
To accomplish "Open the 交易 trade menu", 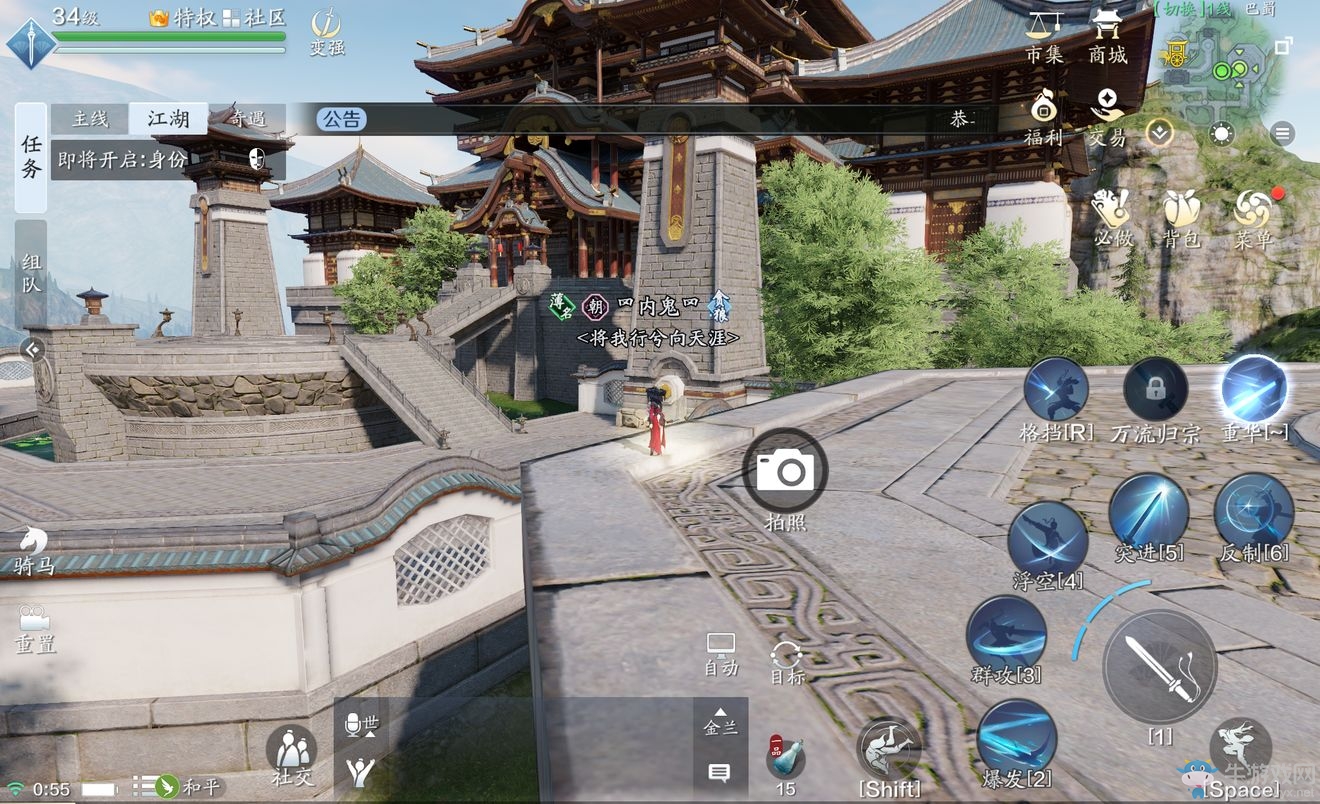I will tap(1107, 116).
